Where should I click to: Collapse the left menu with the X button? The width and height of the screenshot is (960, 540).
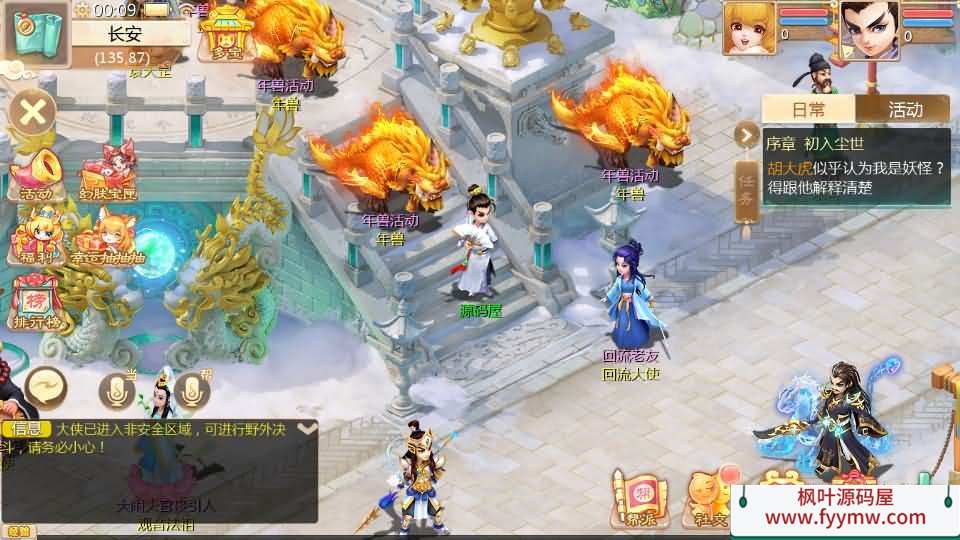(x=33, y=111)
